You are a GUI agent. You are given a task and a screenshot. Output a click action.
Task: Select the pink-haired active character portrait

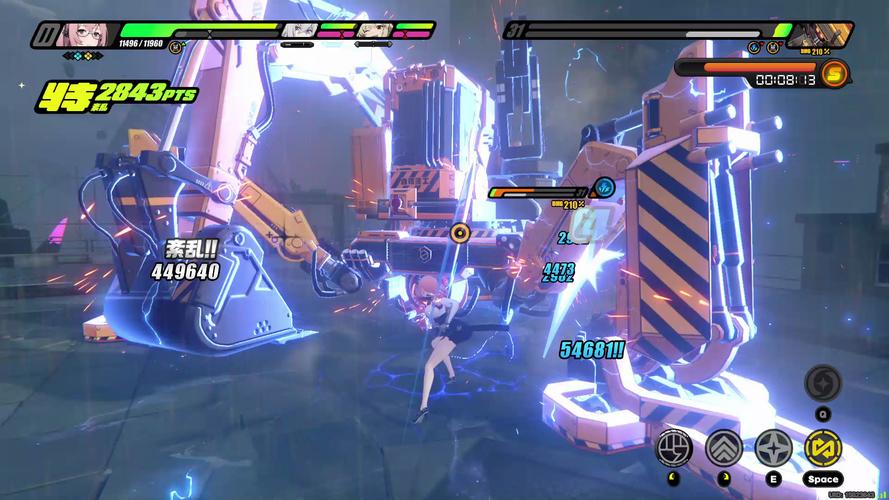[77, 36]
